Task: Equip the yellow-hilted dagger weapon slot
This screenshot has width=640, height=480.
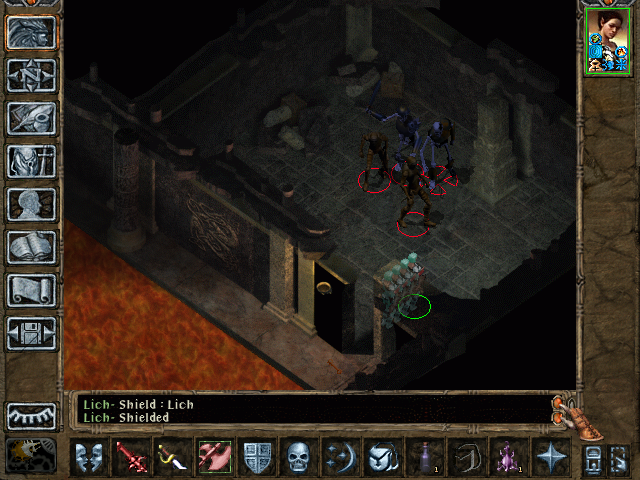Action: point(173,458)
